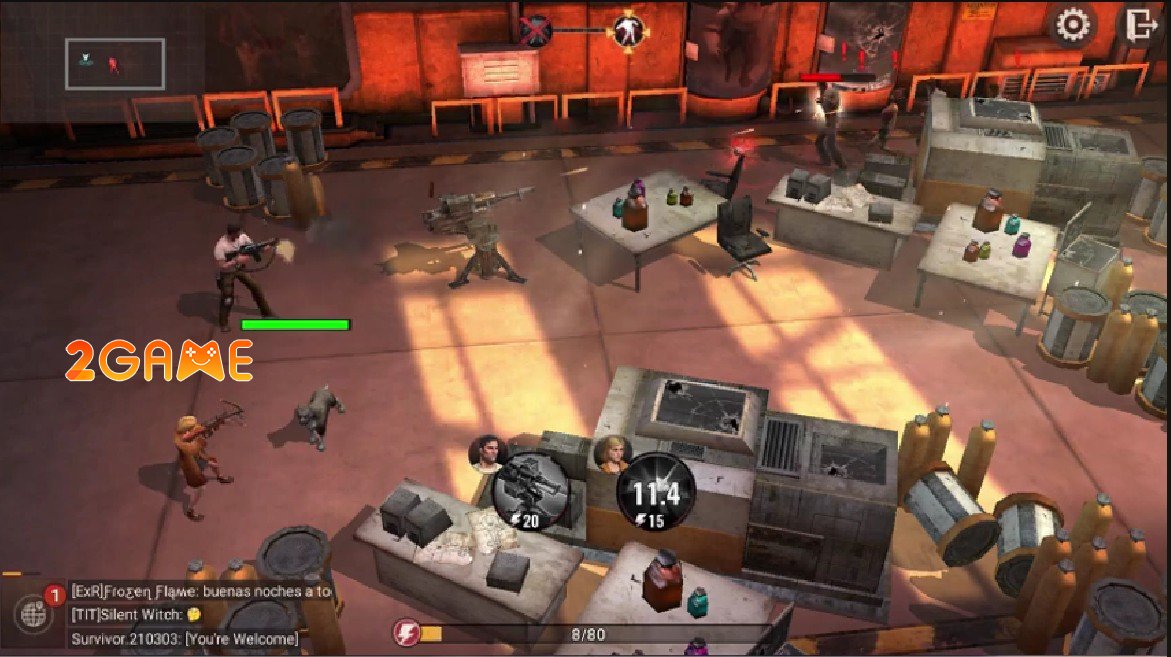Click Silent Witch's chat message
The image size is (1171, 657).
(130, 614)
